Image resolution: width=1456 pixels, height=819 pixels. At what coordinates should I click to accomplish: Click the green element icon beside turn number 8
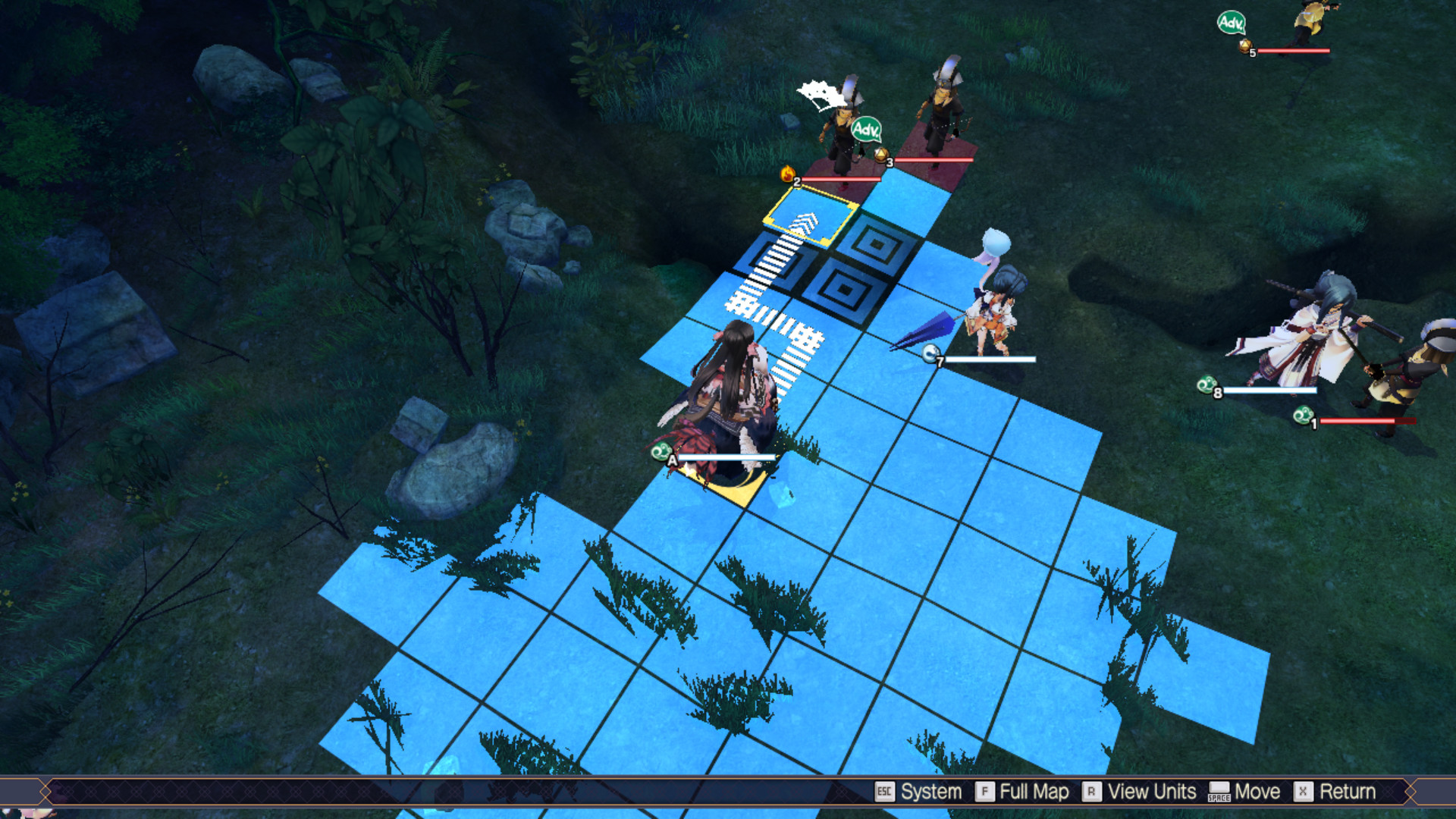pos(1207,385)
